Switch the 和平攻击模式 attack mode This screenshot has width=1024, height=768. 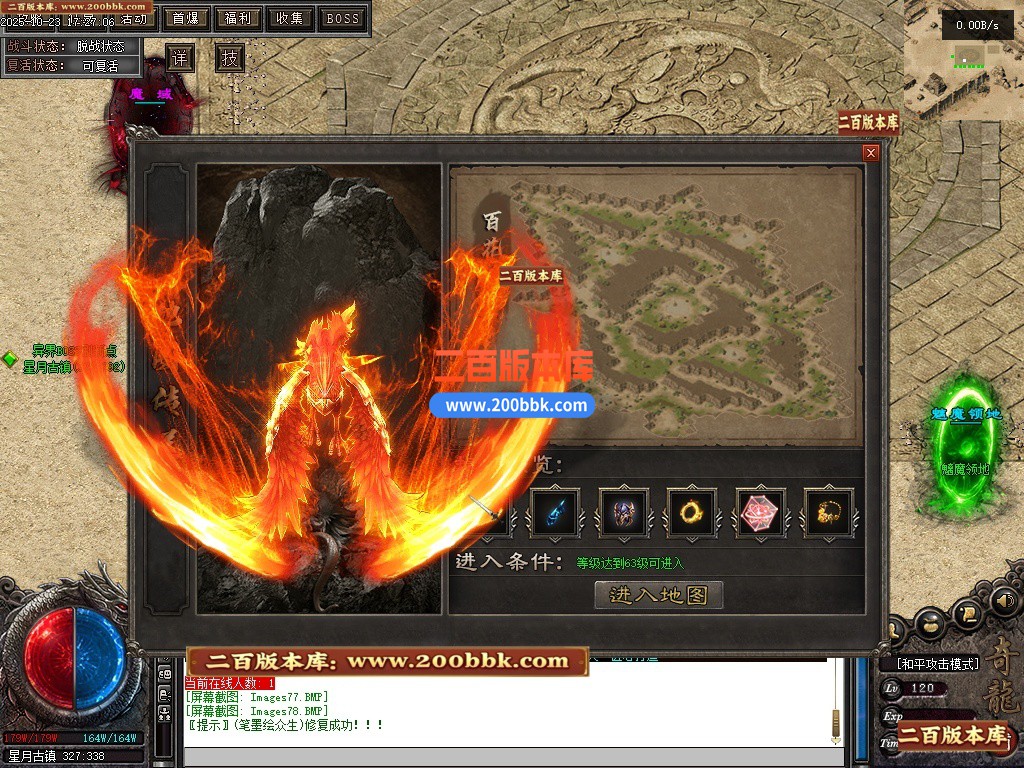click(x=932, y=663)
